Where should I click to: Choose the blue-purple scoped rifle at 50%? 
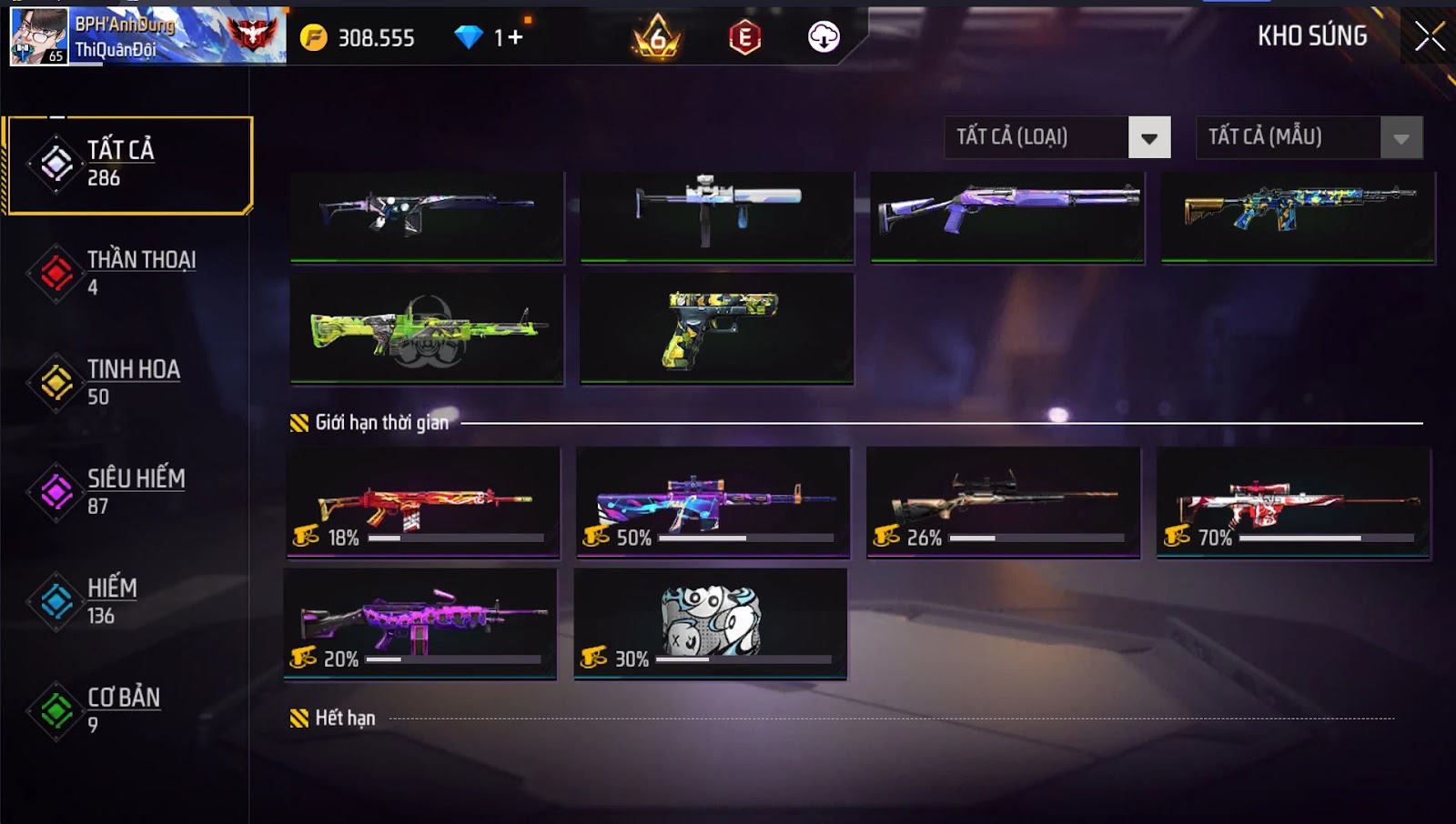click(x=713, y=502)
